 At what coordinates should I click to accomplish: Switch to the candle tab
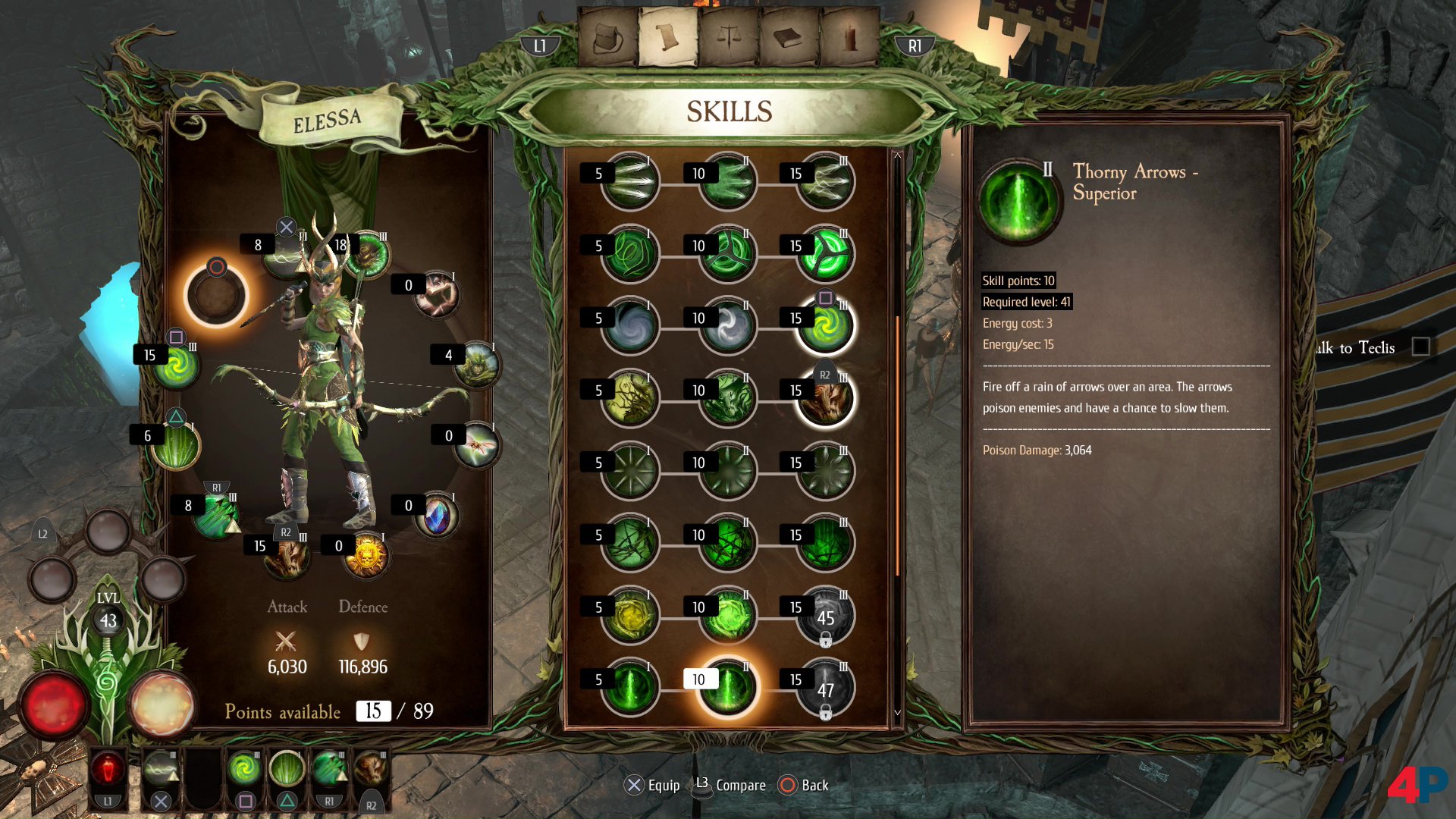pos(849,38)
